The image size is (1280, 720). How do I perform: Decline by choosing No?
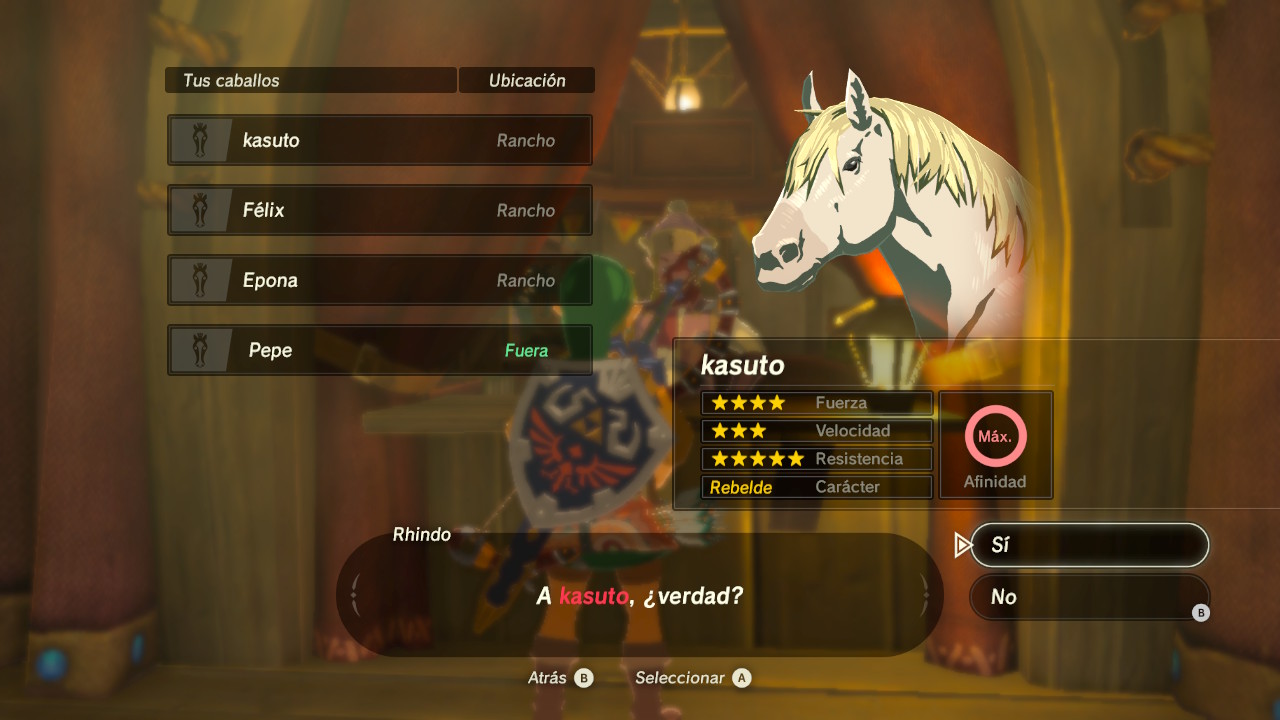click(1089, 597)
